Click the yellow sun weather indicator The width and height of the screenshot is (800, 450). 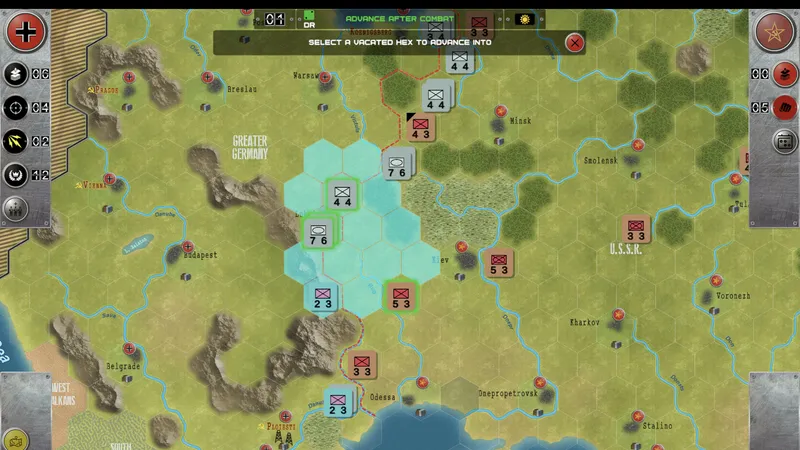click(x=523, y=19)
